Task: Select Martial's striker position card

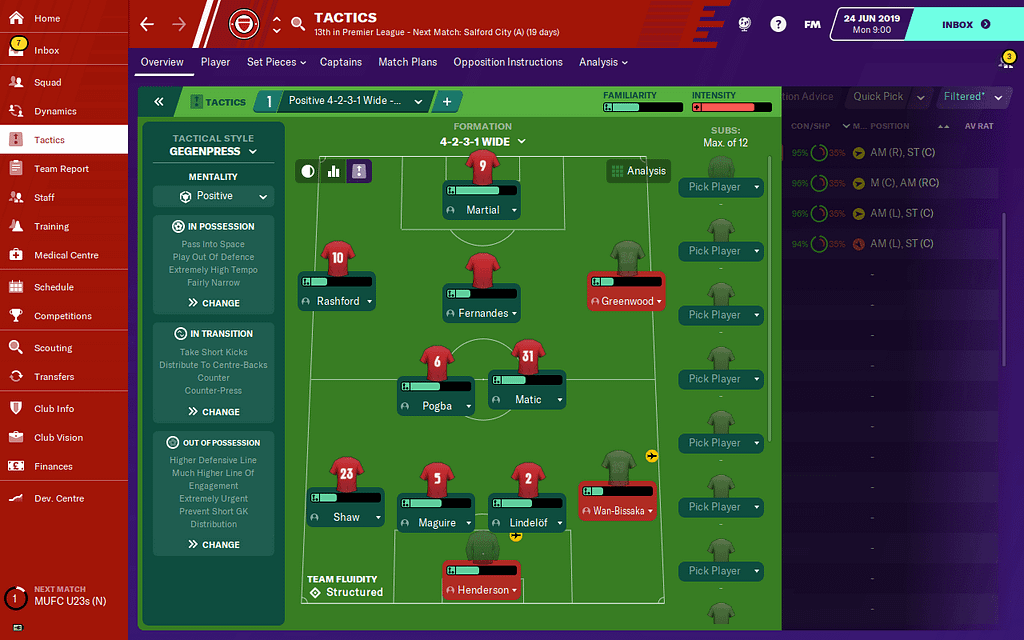Action: (482, 210)
